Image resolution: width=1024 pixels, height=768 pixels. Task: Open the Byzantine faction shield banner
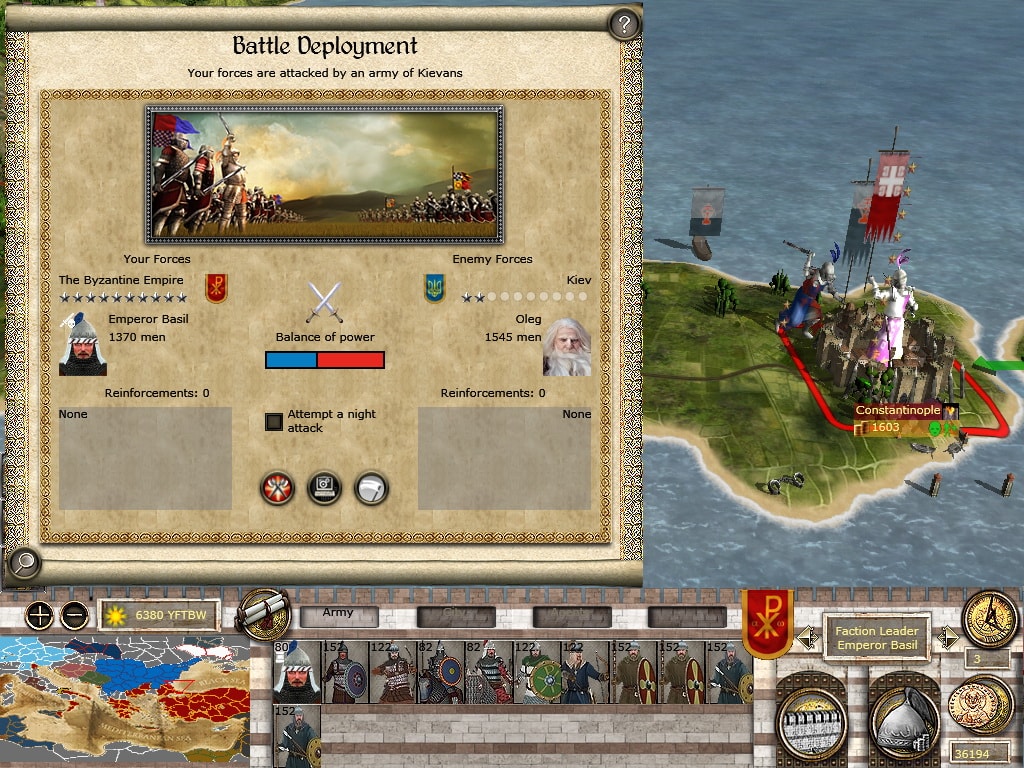coord(767,622)
